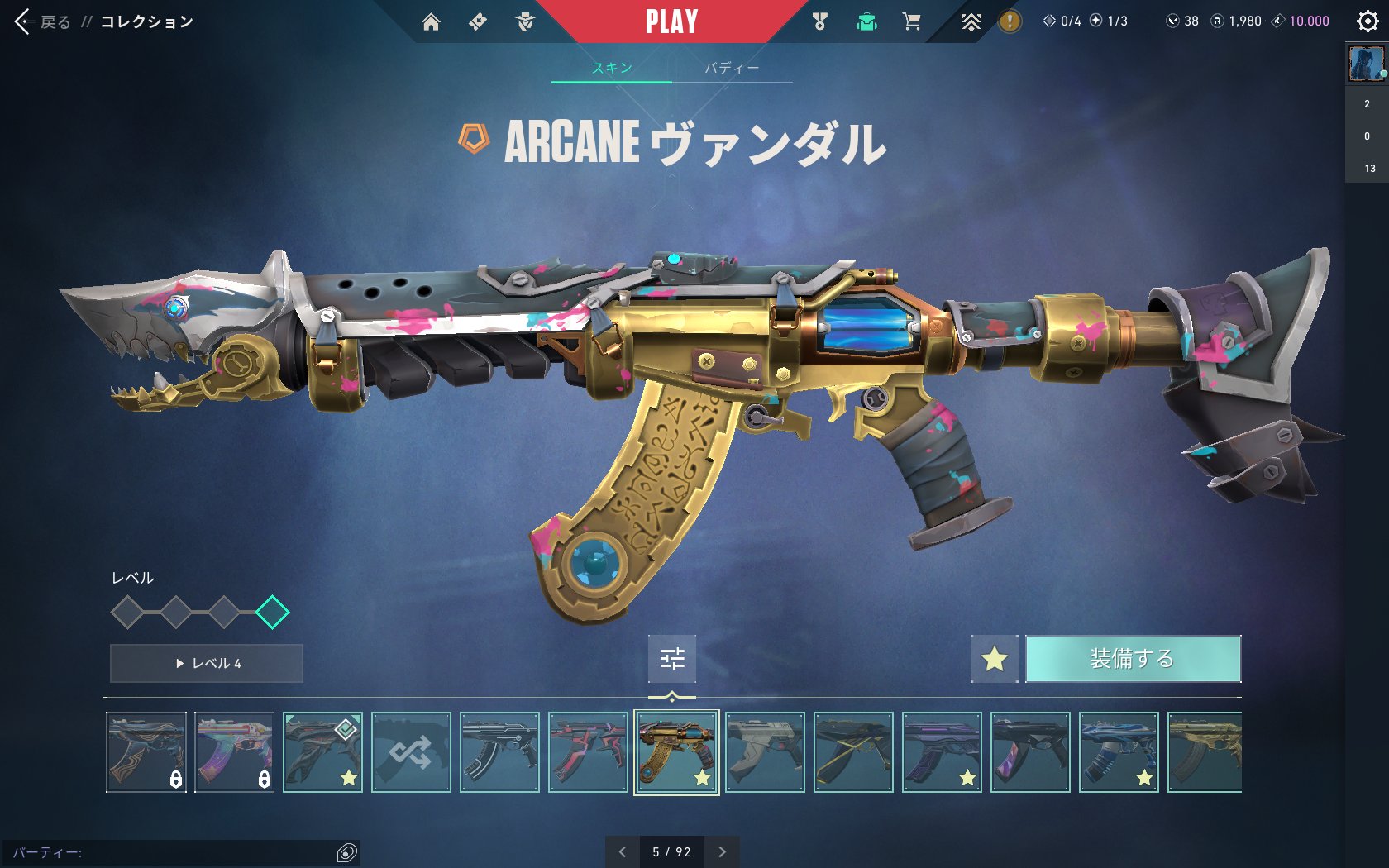Switch to the バディー tab
The height and width of the screenshot is (868, 1389).
732,68
